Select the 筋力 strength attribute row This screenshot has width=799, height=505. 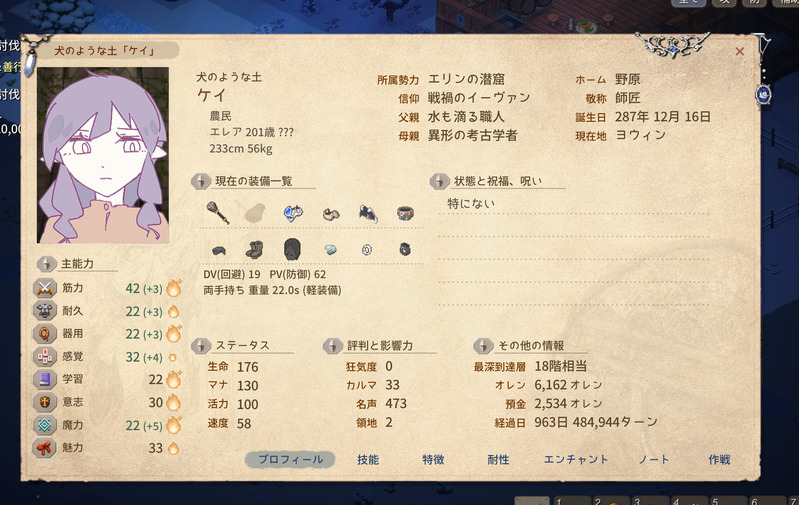[110, 288]
